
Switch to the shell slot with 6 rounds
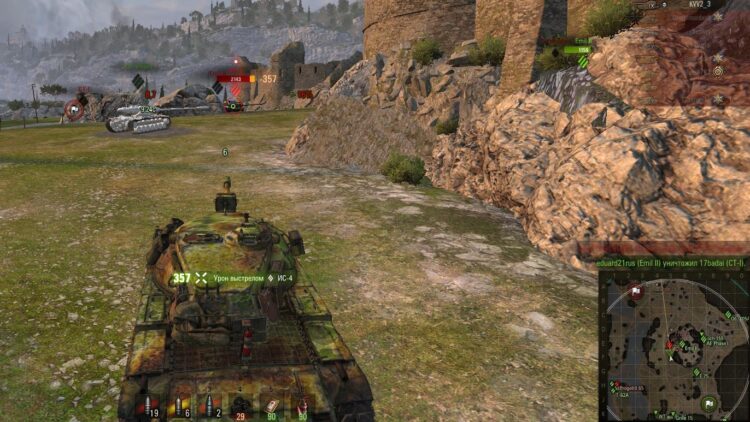(x=182, y=404)
